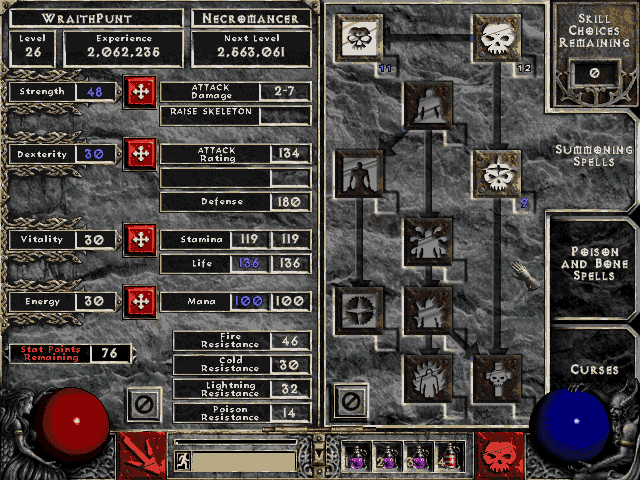Increase Dexterity with its plus button
640x480 pixels.
139,154
